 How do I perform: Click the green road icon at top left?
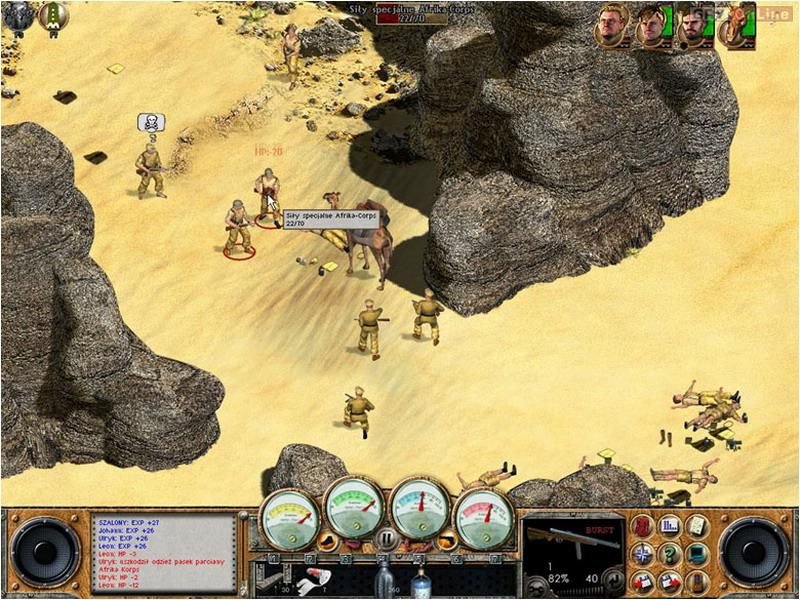52,14
